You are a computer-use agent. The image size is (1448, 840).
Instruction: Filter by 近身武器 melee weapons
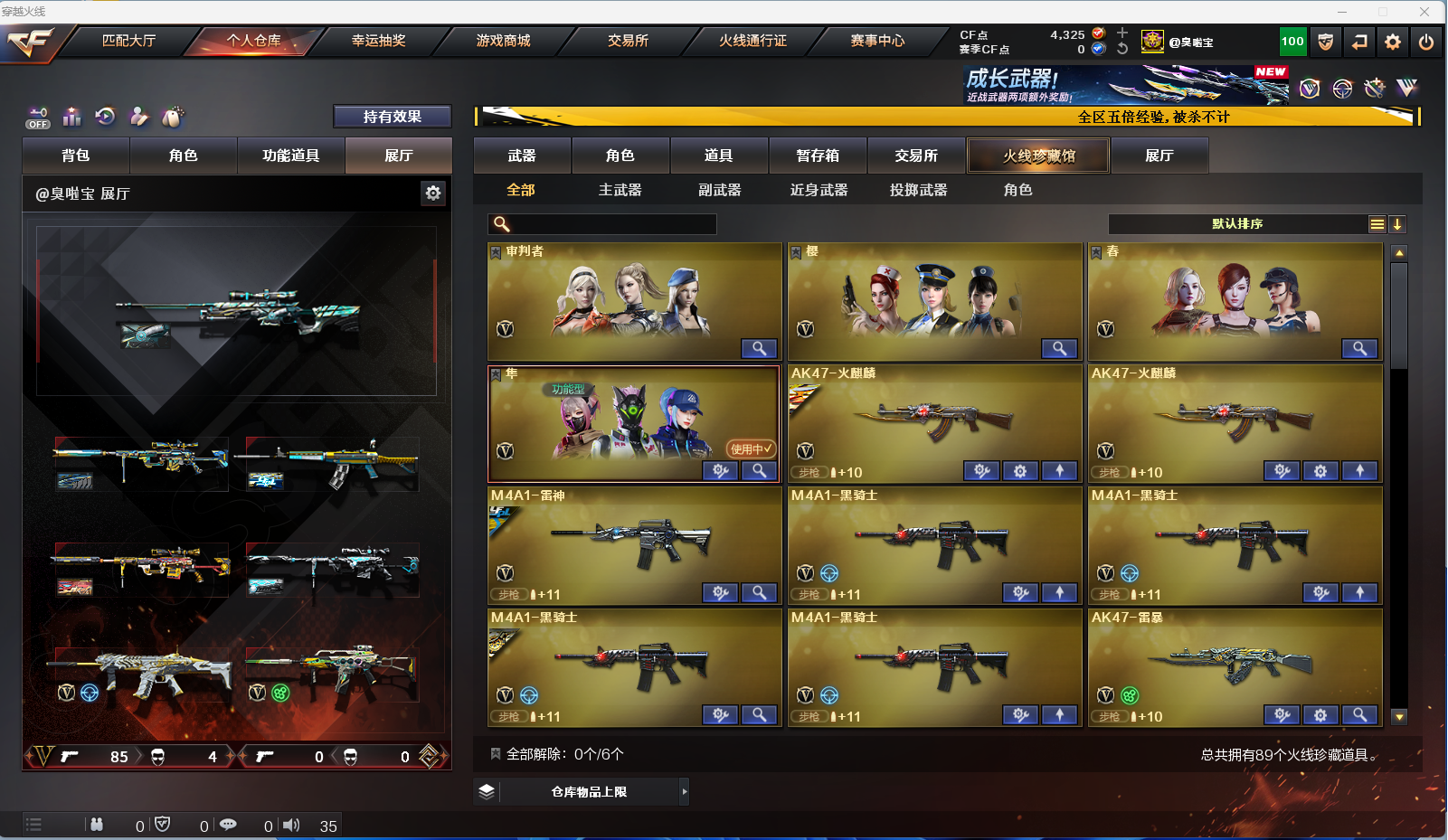coord(819,190)
